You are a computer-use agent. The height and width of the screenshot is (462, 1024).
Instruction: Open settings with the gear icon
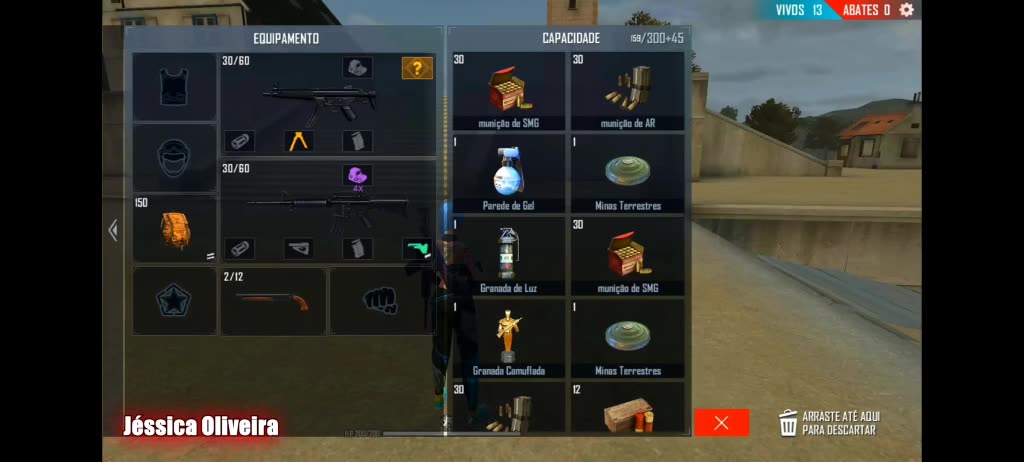(x=906, y=10)
